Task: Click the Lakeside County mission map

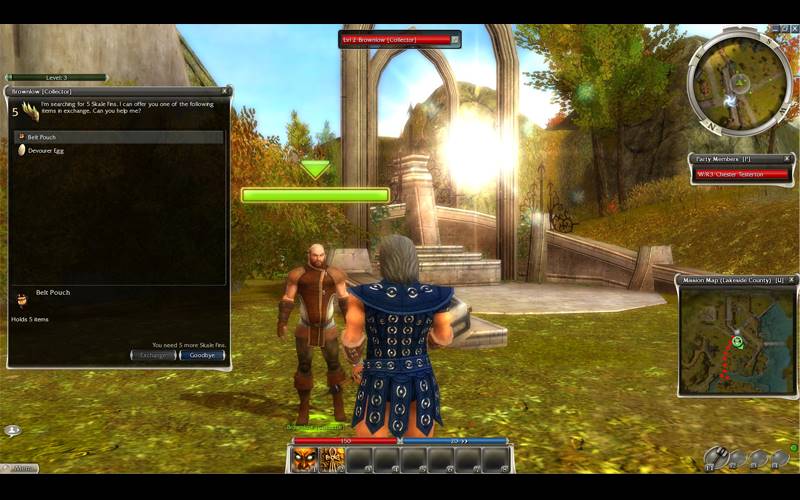Action: coord(737,340)
